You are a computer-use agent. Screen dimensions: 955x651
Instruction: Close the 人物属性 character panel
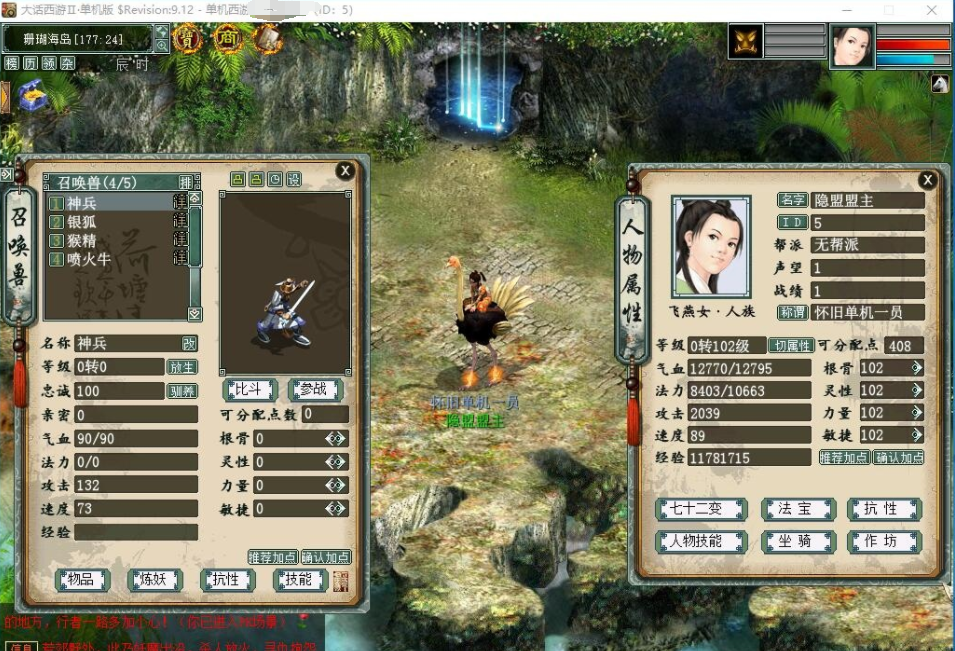tap(927, 180)
